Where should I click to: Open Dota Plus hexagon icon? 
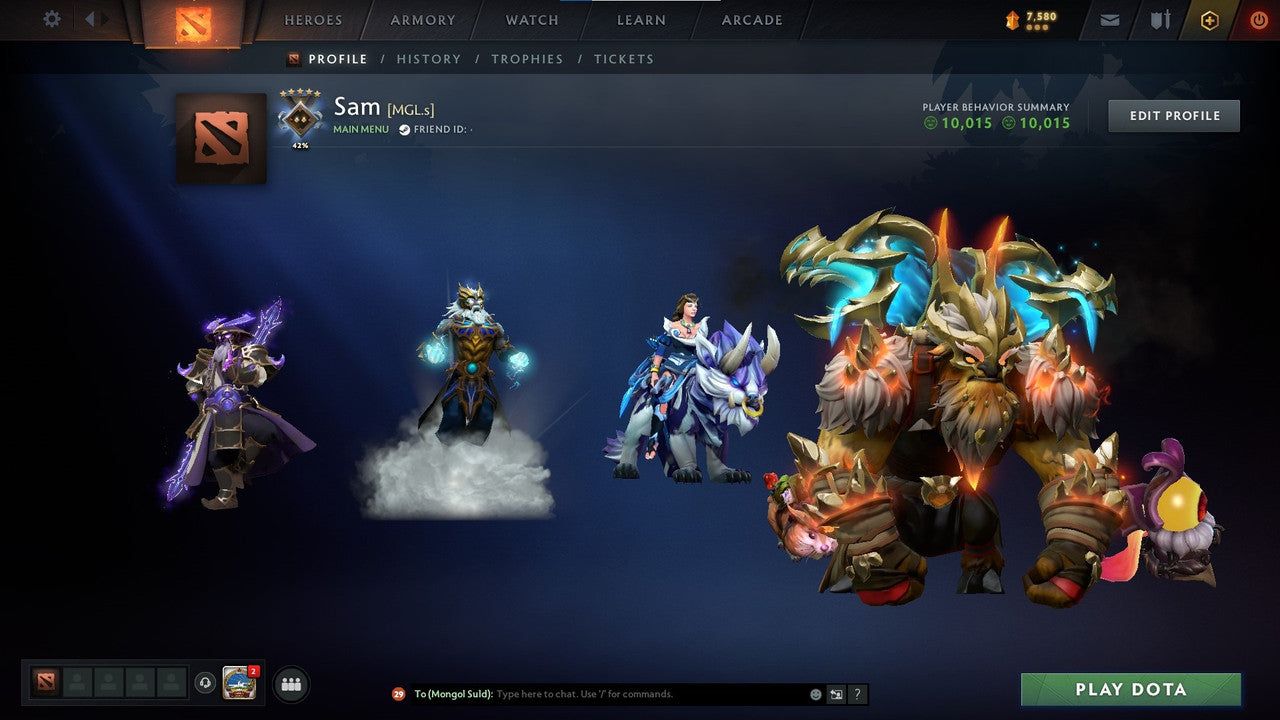[1209, 19]
